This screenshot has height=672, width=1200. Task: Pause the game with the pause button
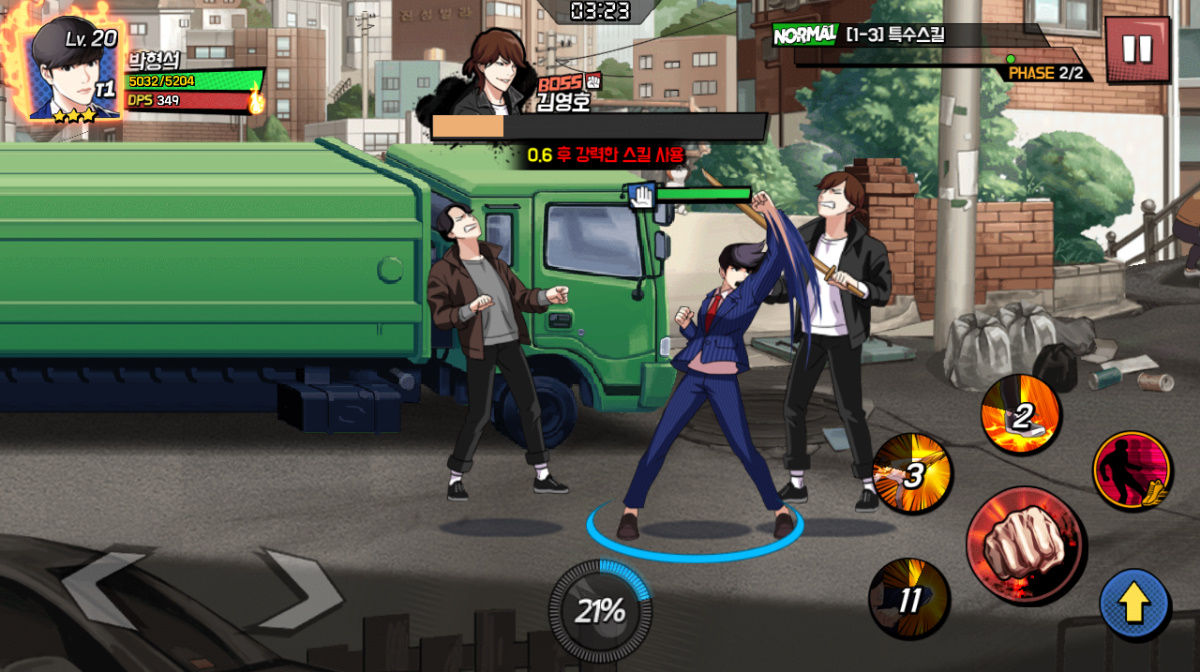(x=1137, y=50)
